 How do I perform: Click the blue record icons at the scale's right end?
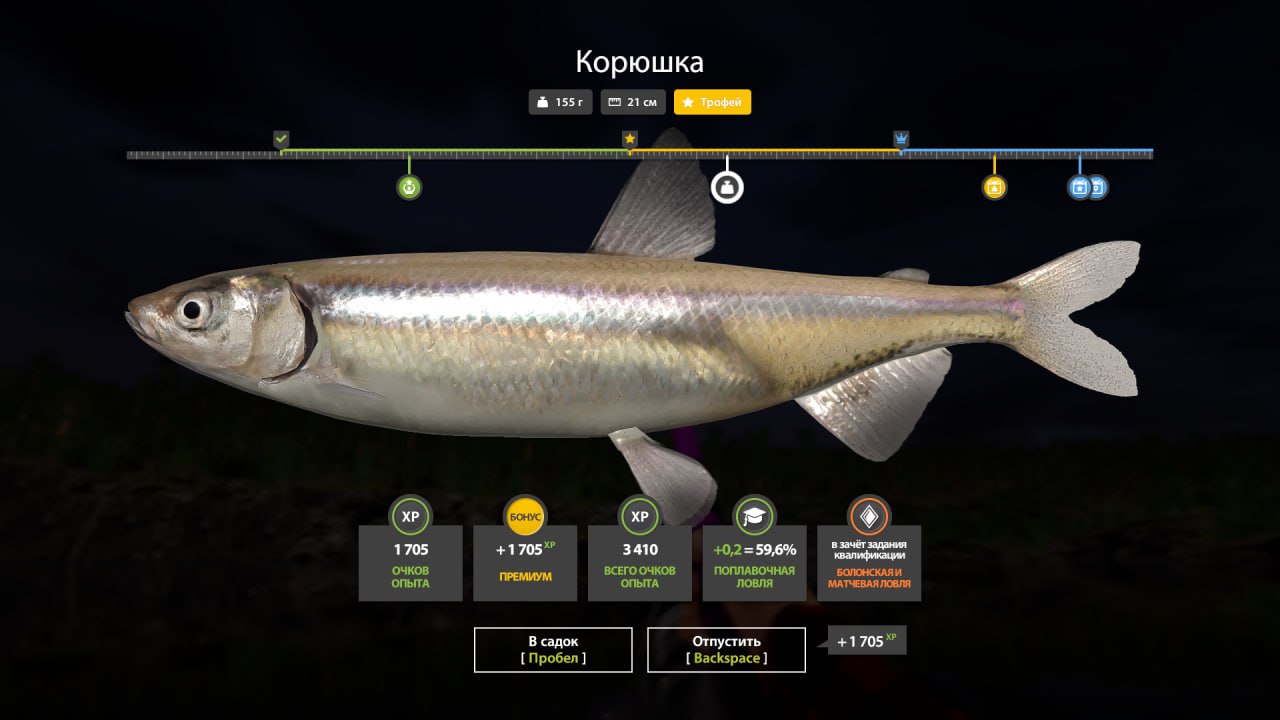coord(1087,186)
